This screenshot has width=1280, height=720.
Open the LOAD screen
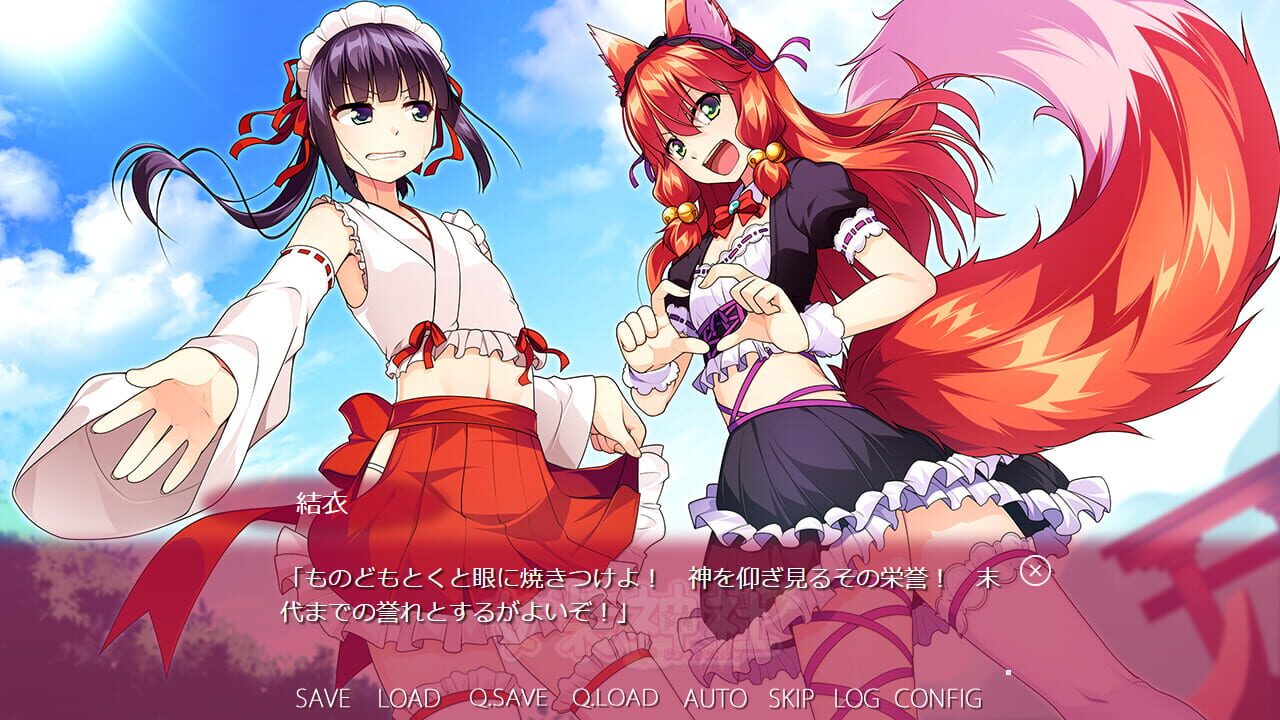[410, 699]
